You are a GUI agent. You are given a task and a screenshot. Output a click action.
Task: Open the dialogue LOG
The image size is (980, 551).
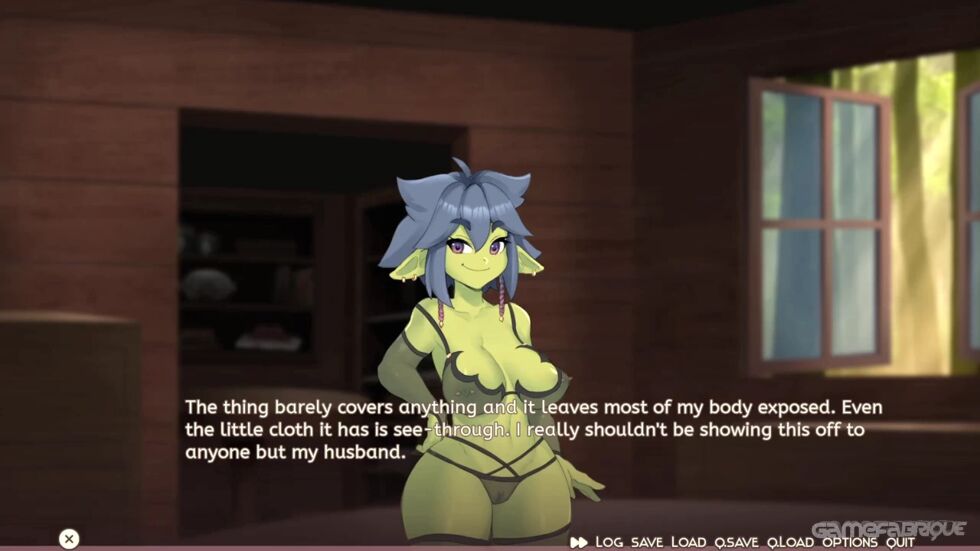[609, 541]
